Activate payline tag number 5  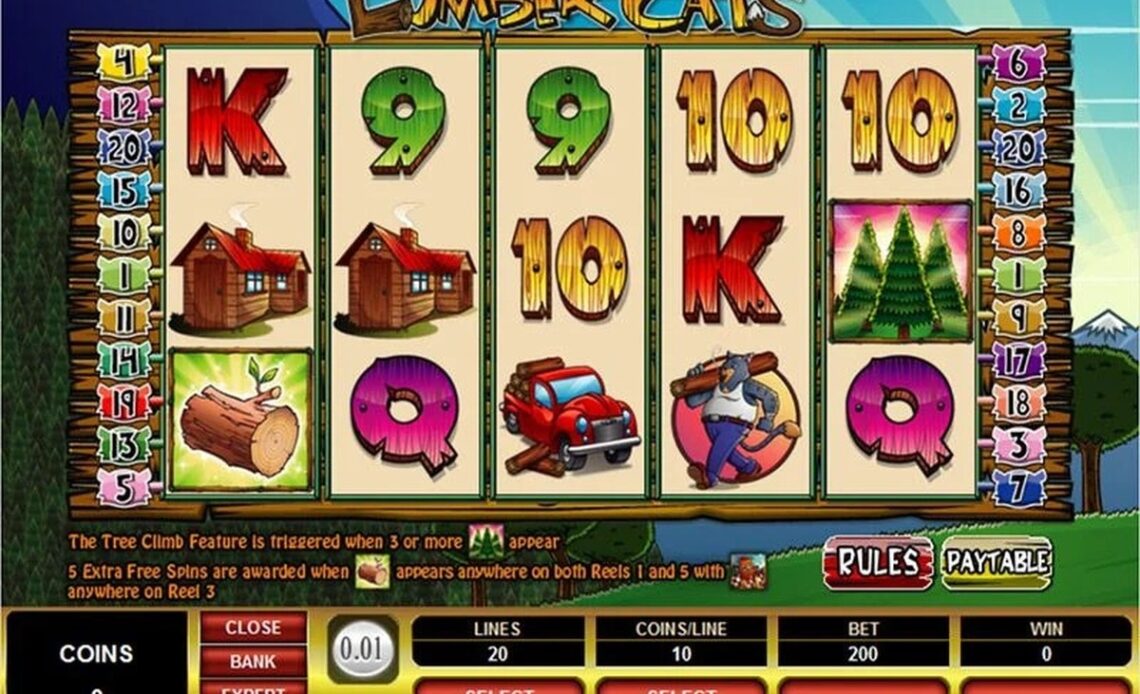(124, 487)
